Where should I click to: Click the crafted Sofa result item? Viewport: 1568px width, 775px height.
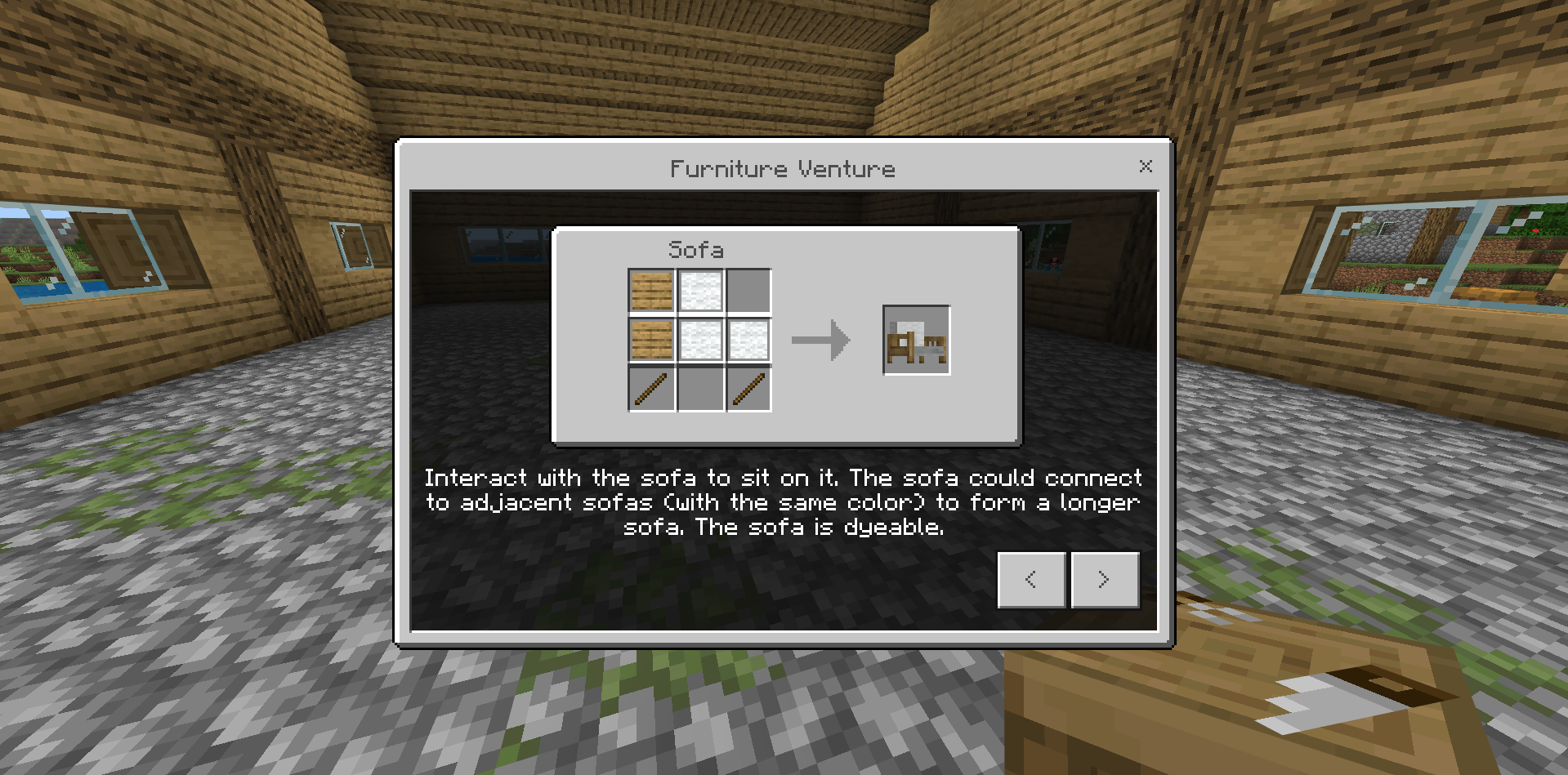click(916, 340)
